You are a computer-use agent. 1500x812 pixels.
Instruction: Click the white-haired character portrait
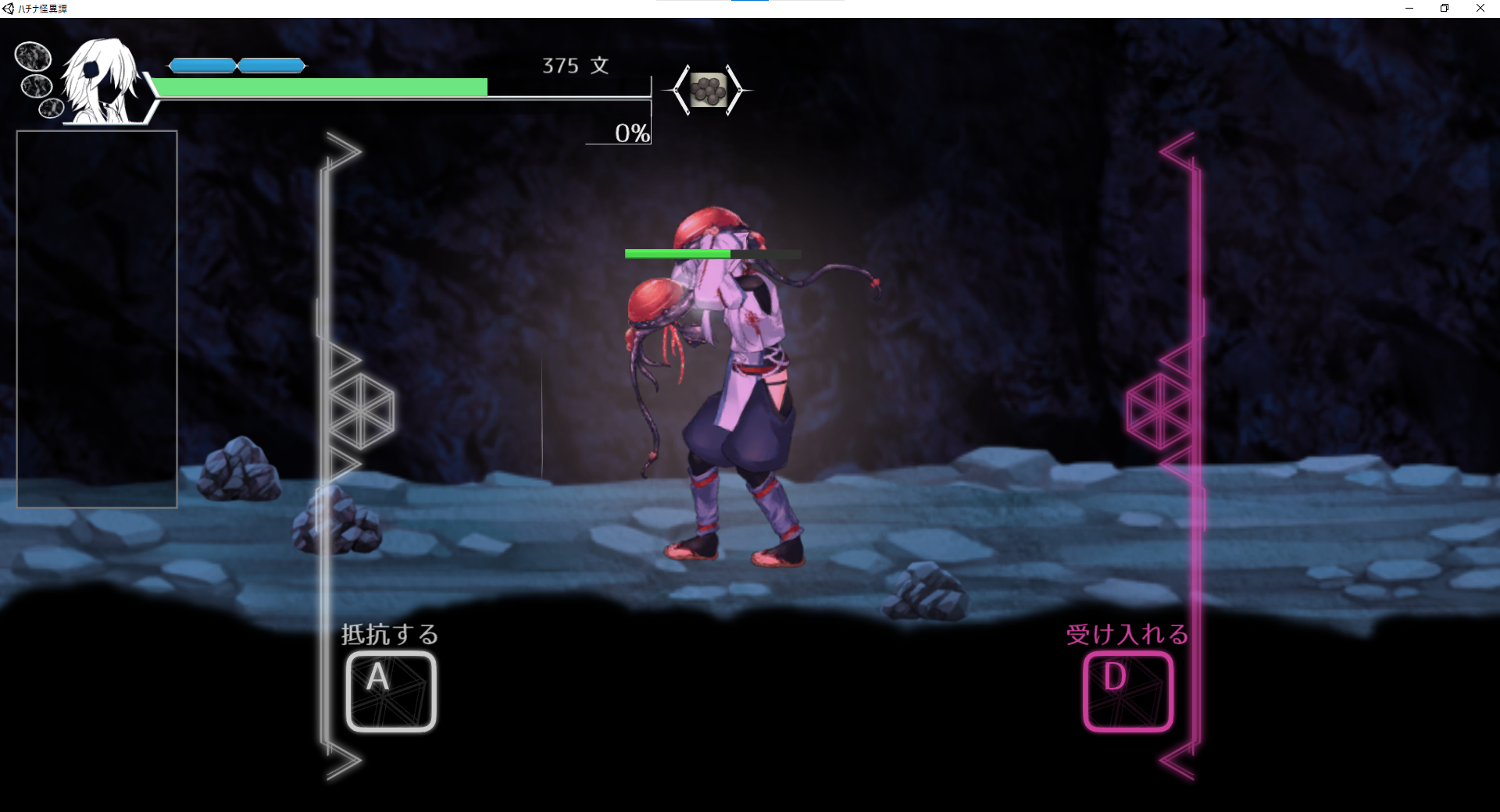click(x=103, y=81)
